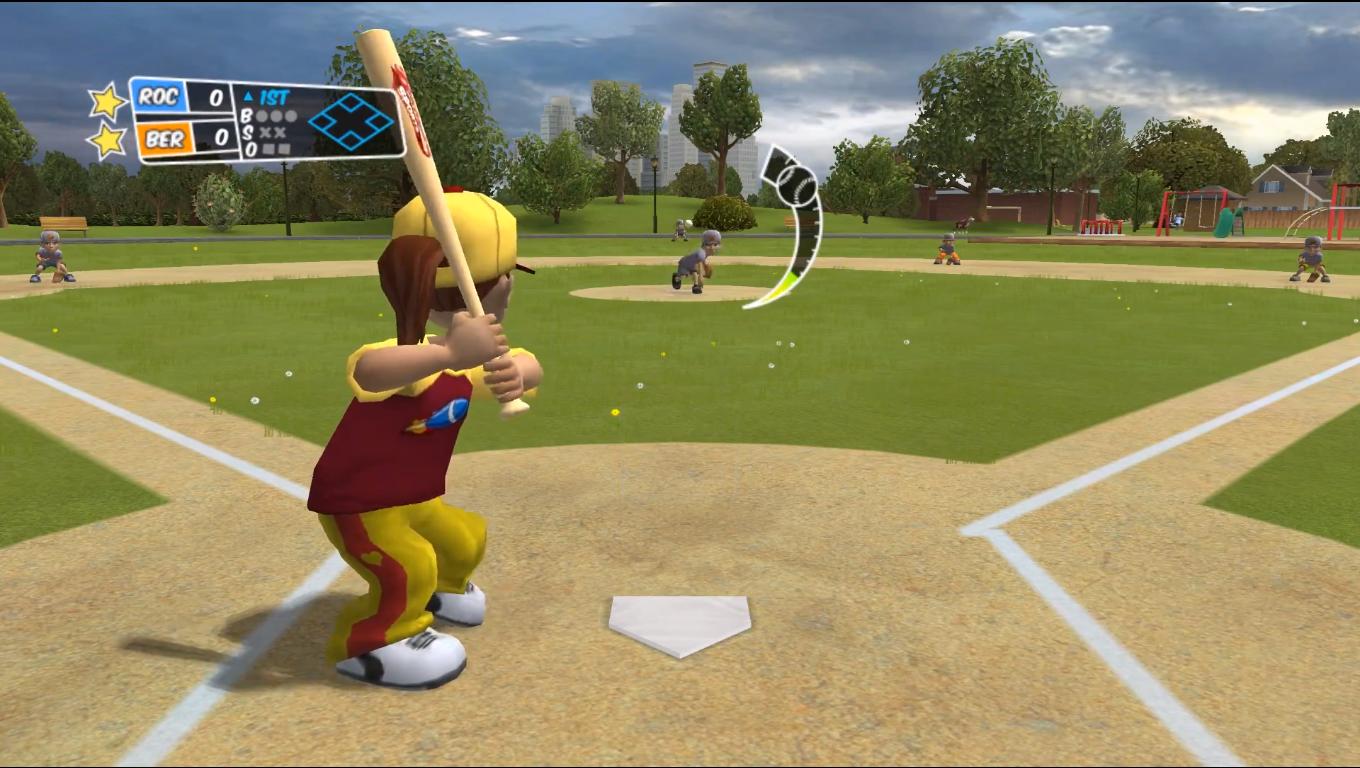Viewport: 1360px width, 768px height.
Task: Click the first outs square indicator
Action: tap(268, 148)
